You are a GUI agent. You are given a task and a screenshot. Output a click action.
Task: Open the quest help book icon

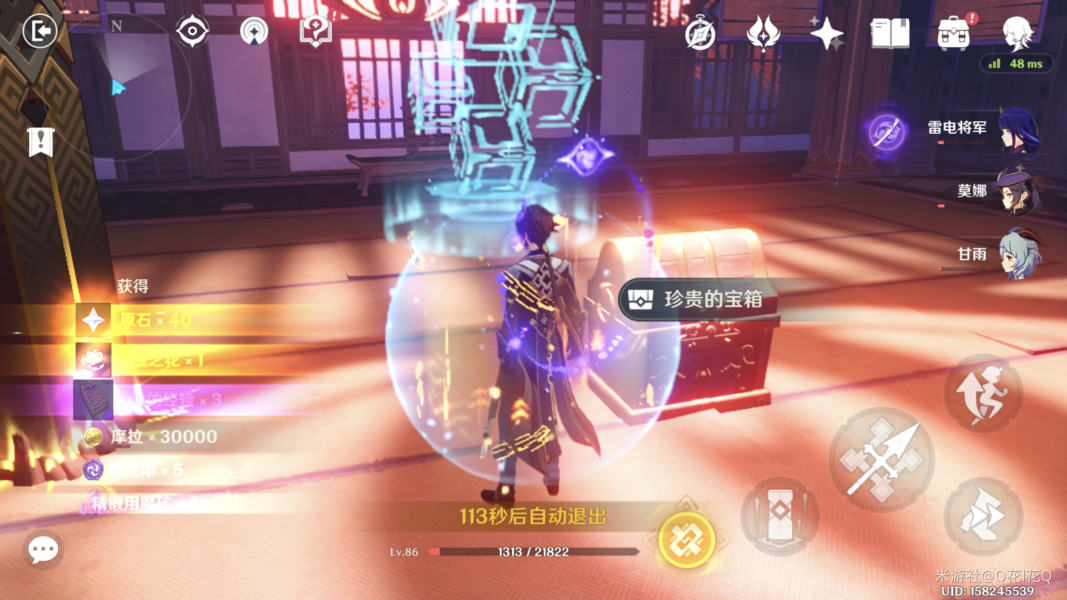315,31
